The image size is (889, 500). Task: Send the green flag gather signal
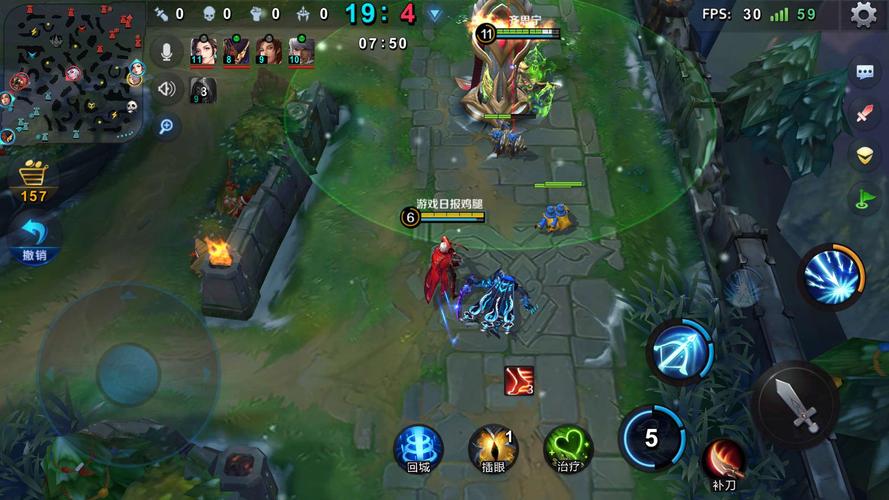[864, 197]
